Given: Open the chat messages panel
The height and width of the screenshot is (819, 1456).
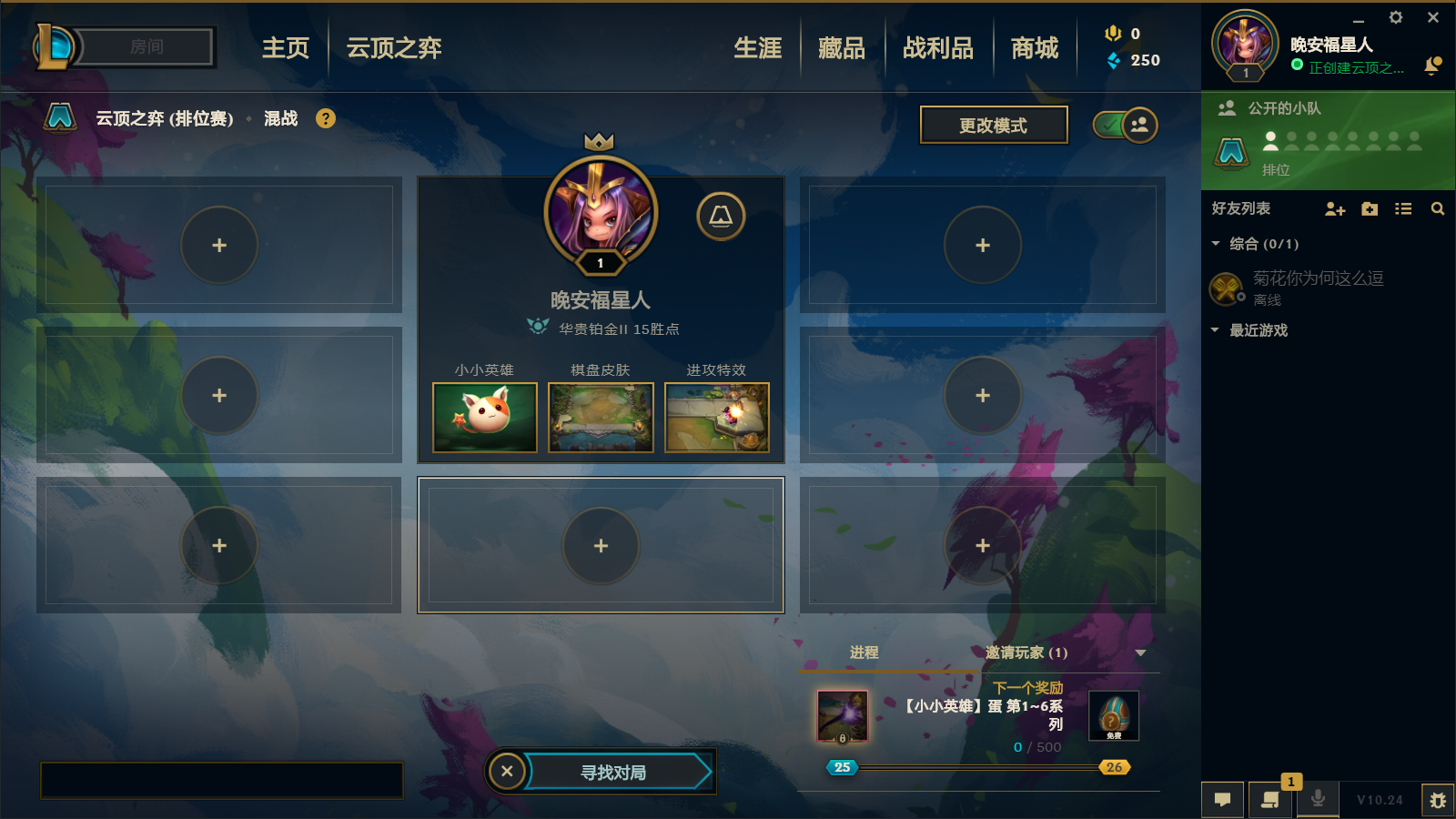Looking at the screenshot, I should point(1223,800).
